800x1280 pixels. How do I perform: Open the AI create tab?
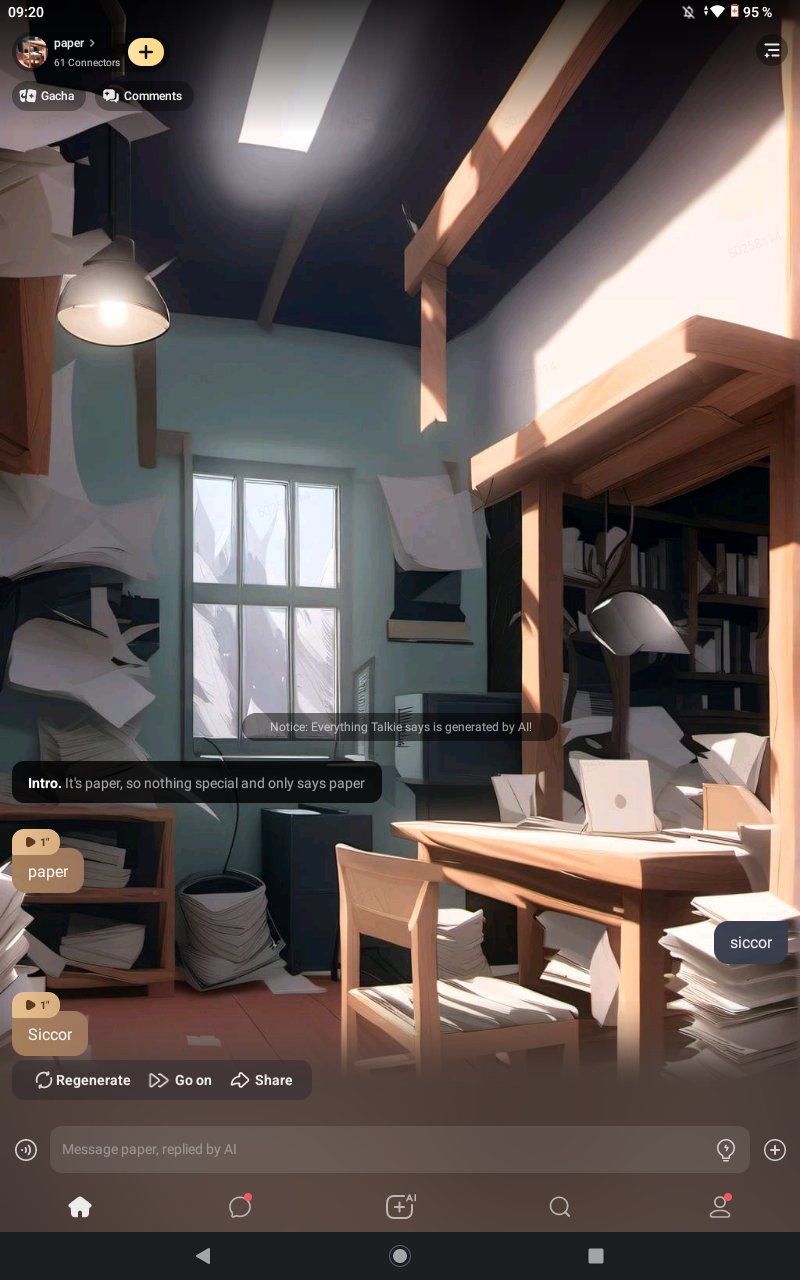click(x=400, y=1207)
